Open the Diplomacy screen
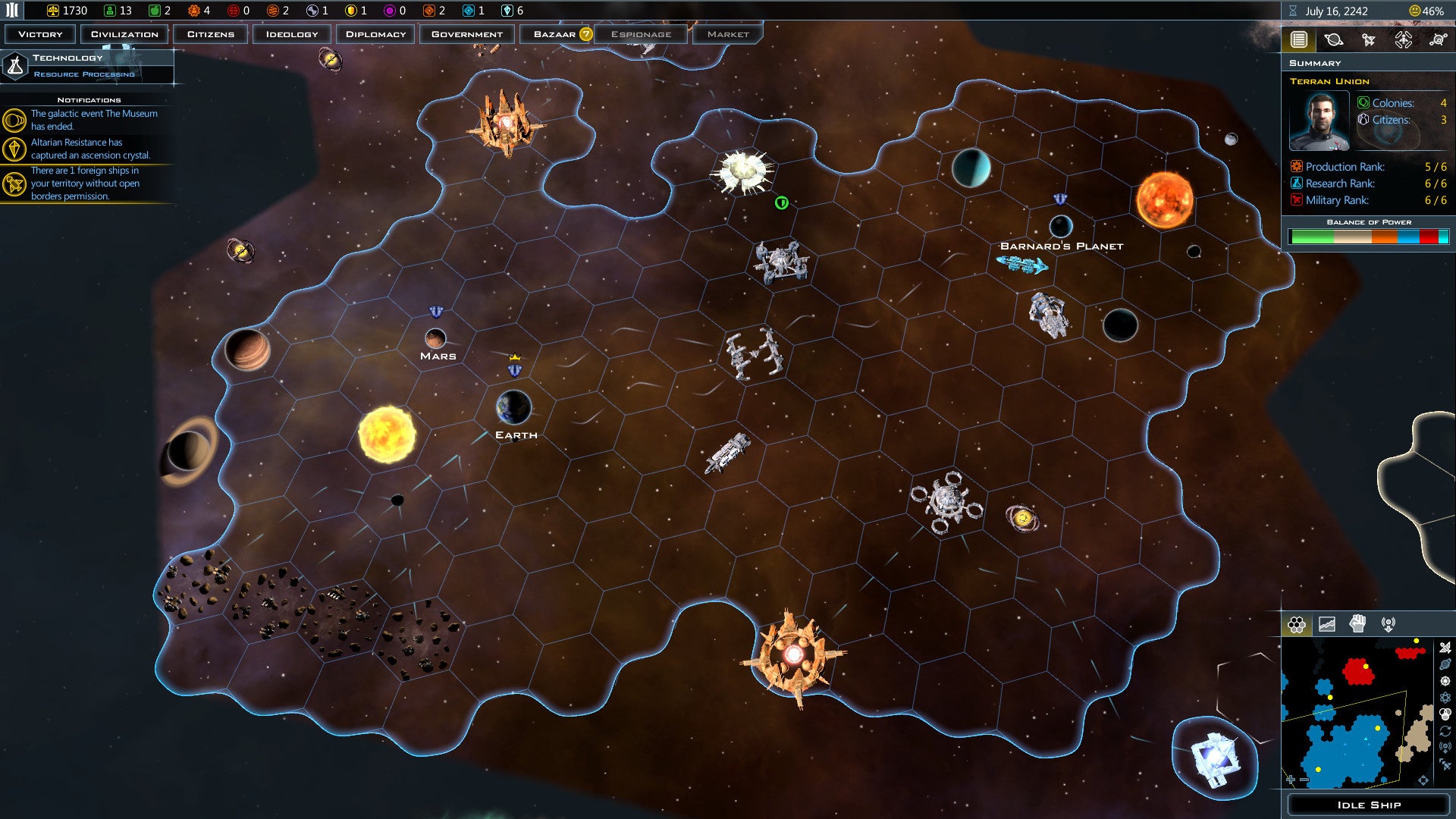 tap(376, 34)
